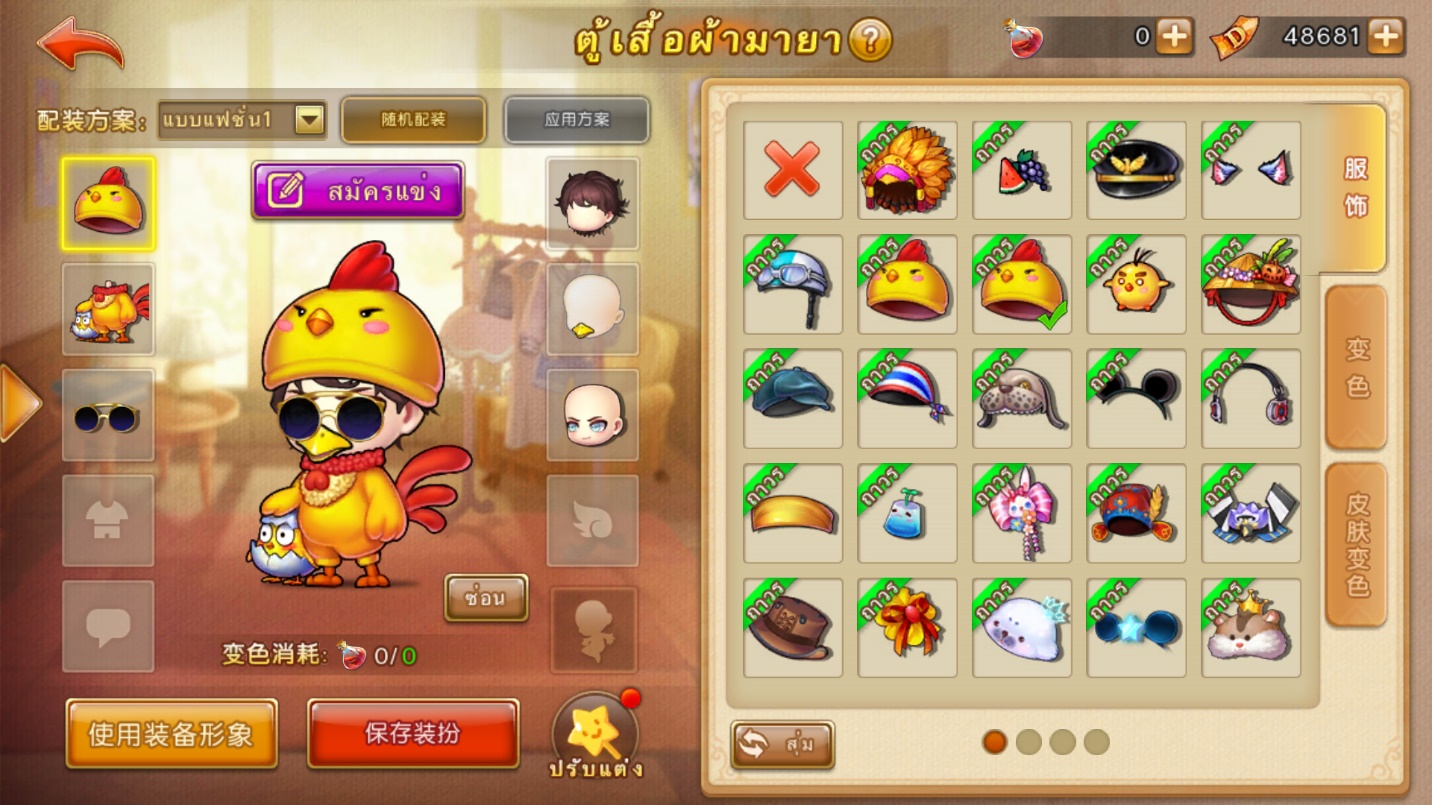Viewport: 1432px width, 805px height.
Task: Pick the red headphones item
Action: pyautogui.click(x=1250, y=398)
